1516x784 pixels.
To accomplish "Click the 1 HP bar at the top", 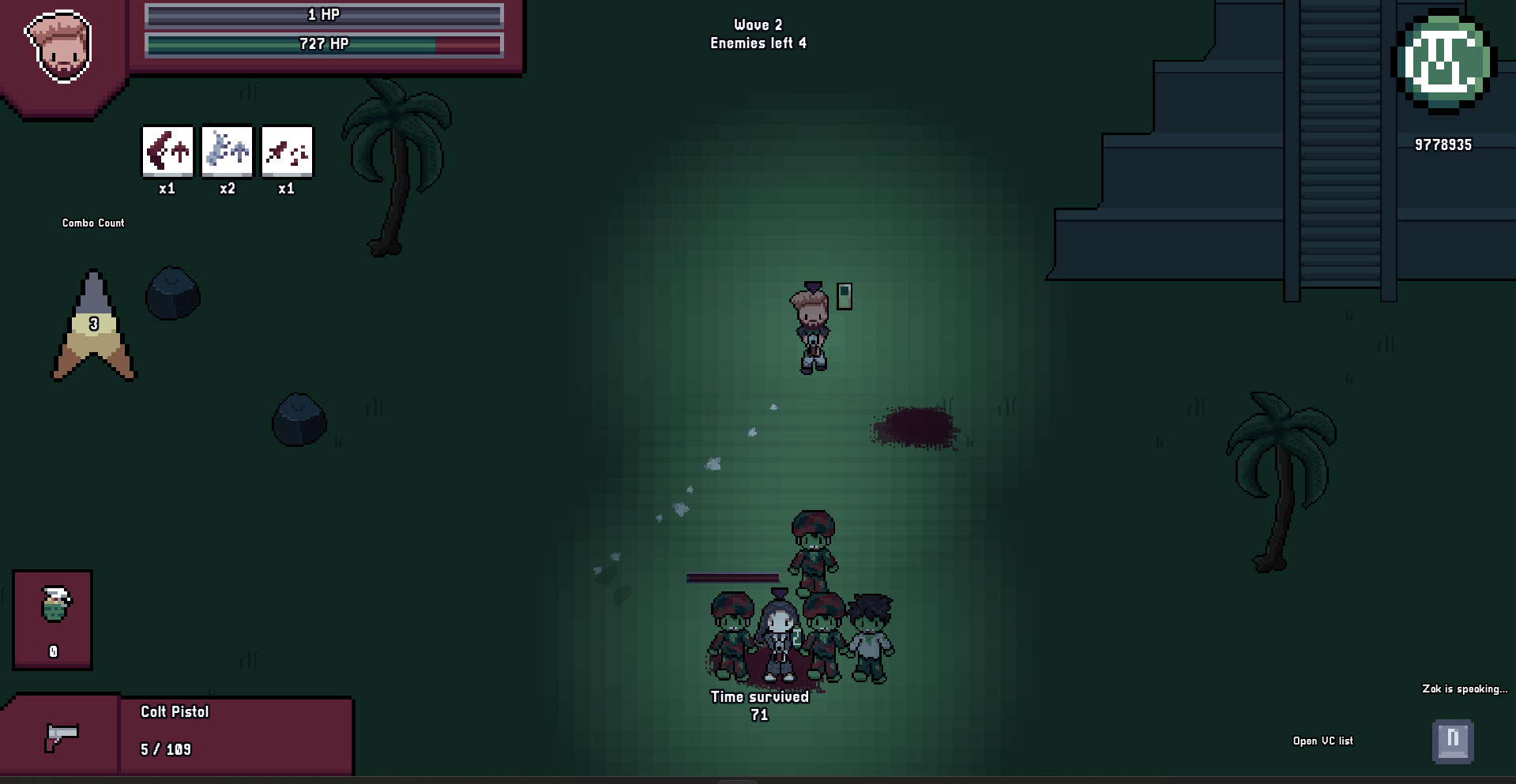I will point(322,14).
